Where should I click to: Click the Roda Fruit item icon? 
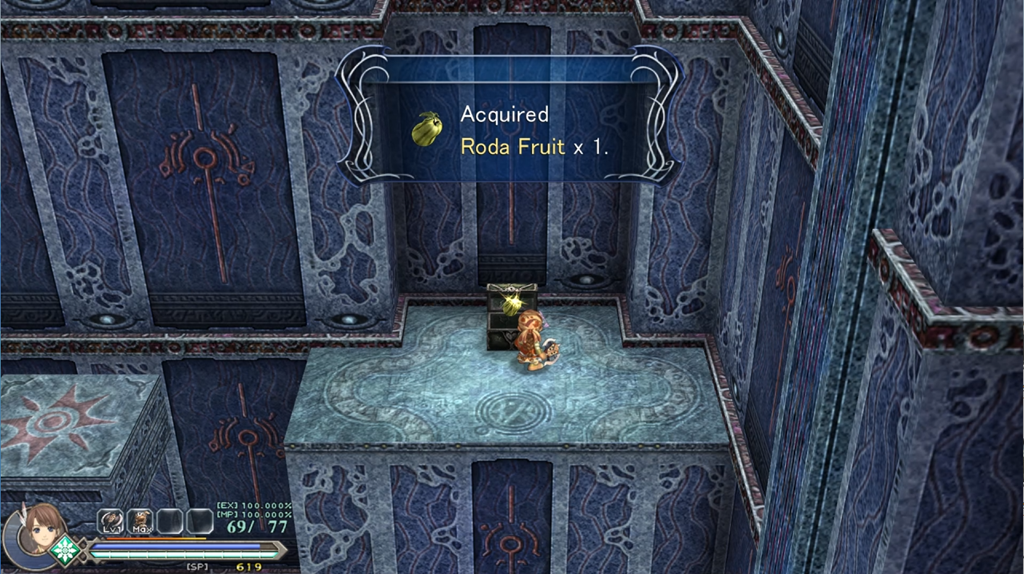tap(427, 130)
